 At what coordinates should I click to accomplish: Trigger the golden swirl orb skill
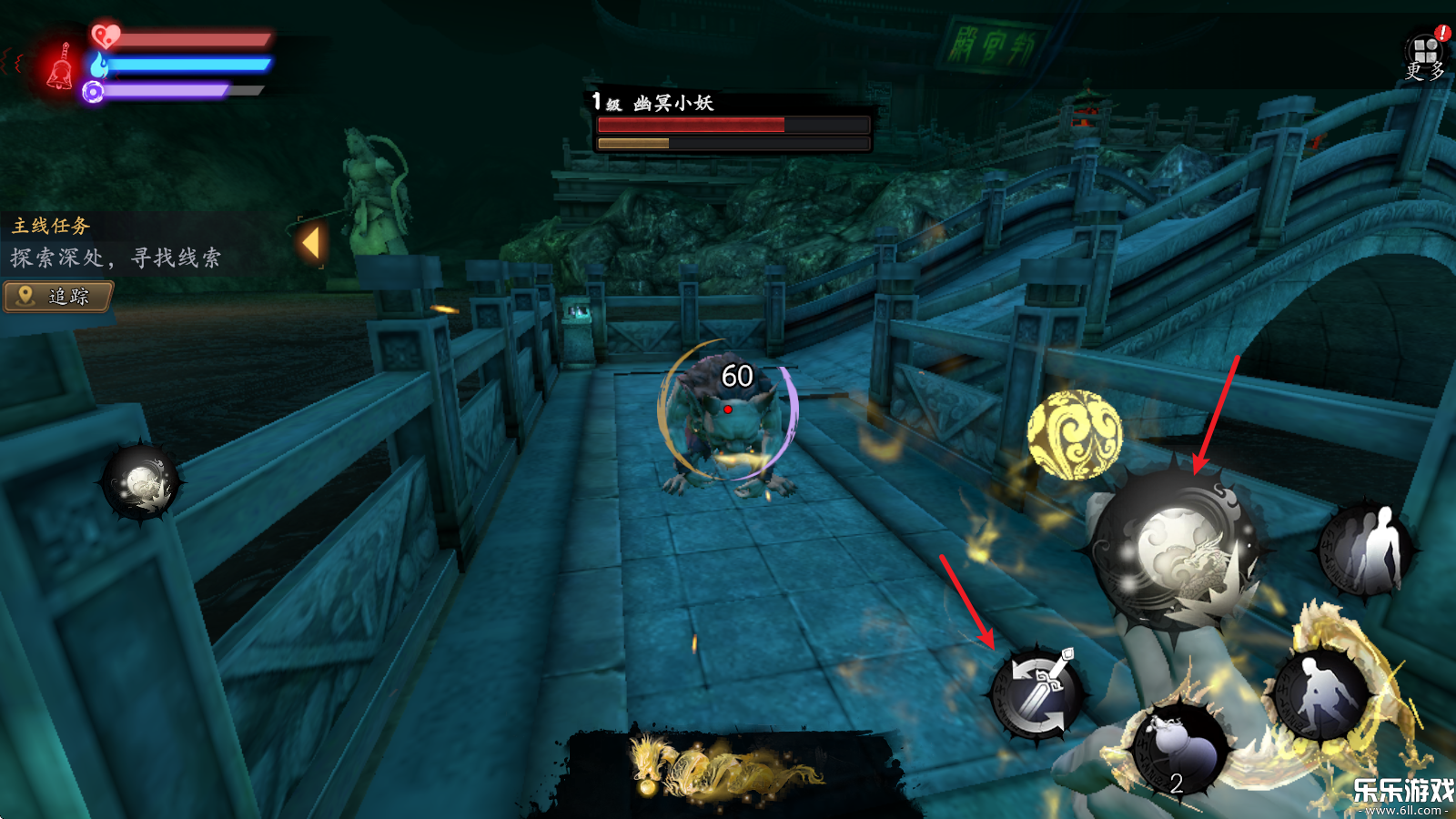click(x=1075, y=434)
